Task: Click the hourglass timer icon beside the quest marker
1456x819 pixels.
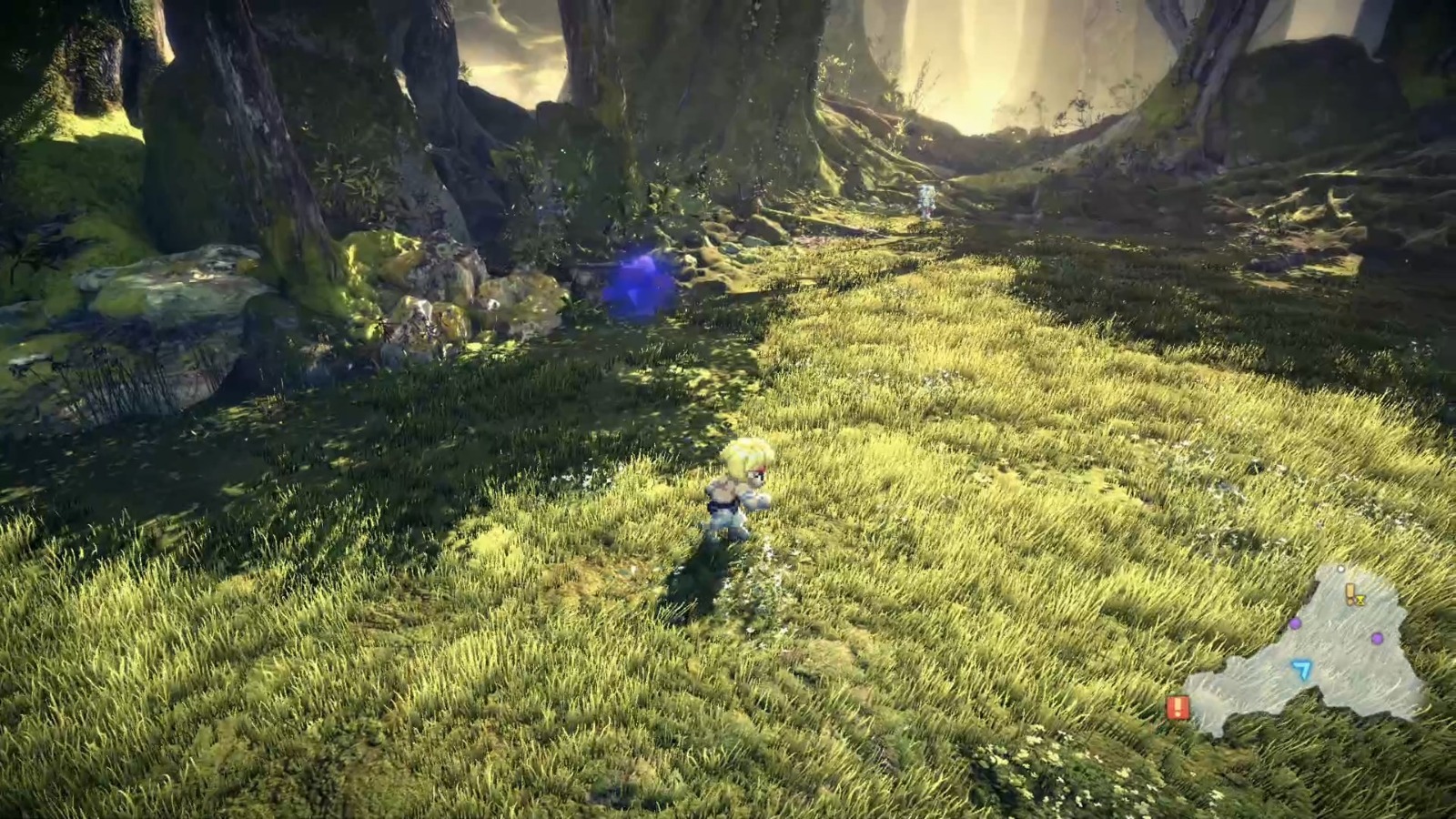Action: point(1360,600)
